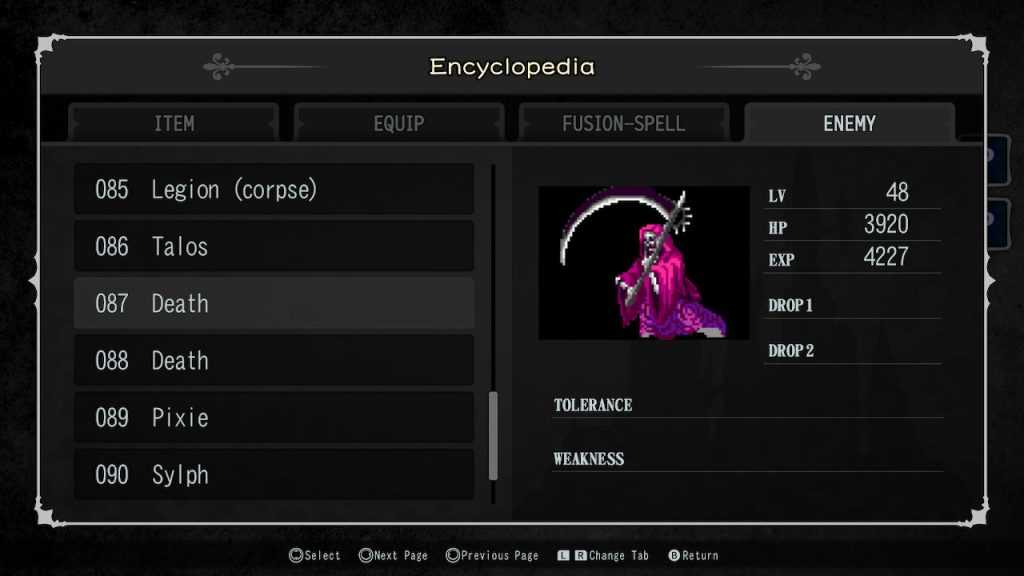Choose the 090 Sylph entry
Image resolution: width=1024 pixels, height=576 pixels.
274,475
